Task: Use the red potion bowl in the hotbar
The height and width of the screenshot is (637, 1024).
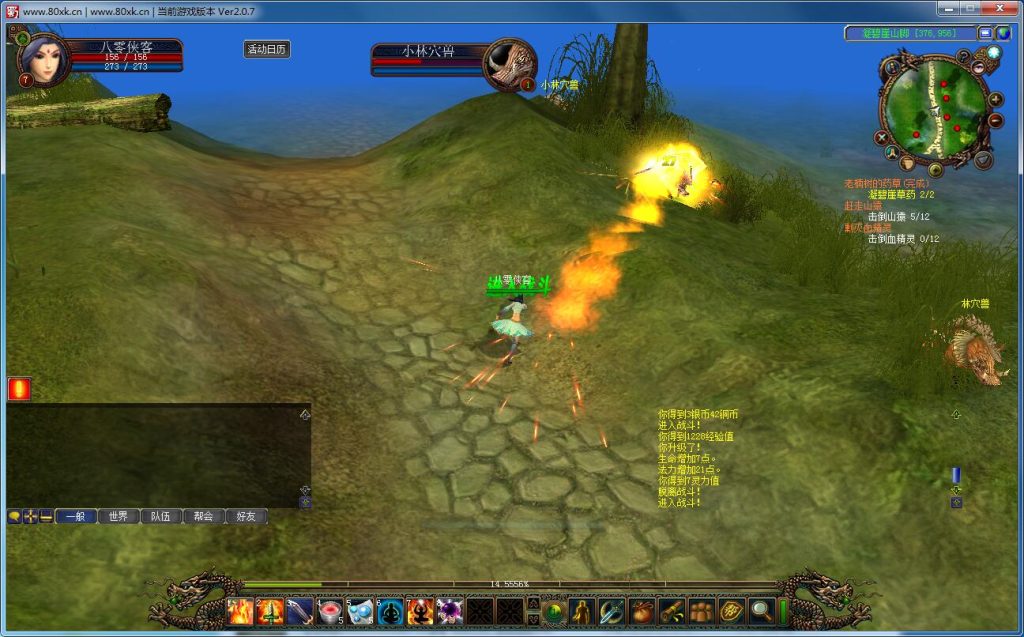Action: tap(330, 610)
